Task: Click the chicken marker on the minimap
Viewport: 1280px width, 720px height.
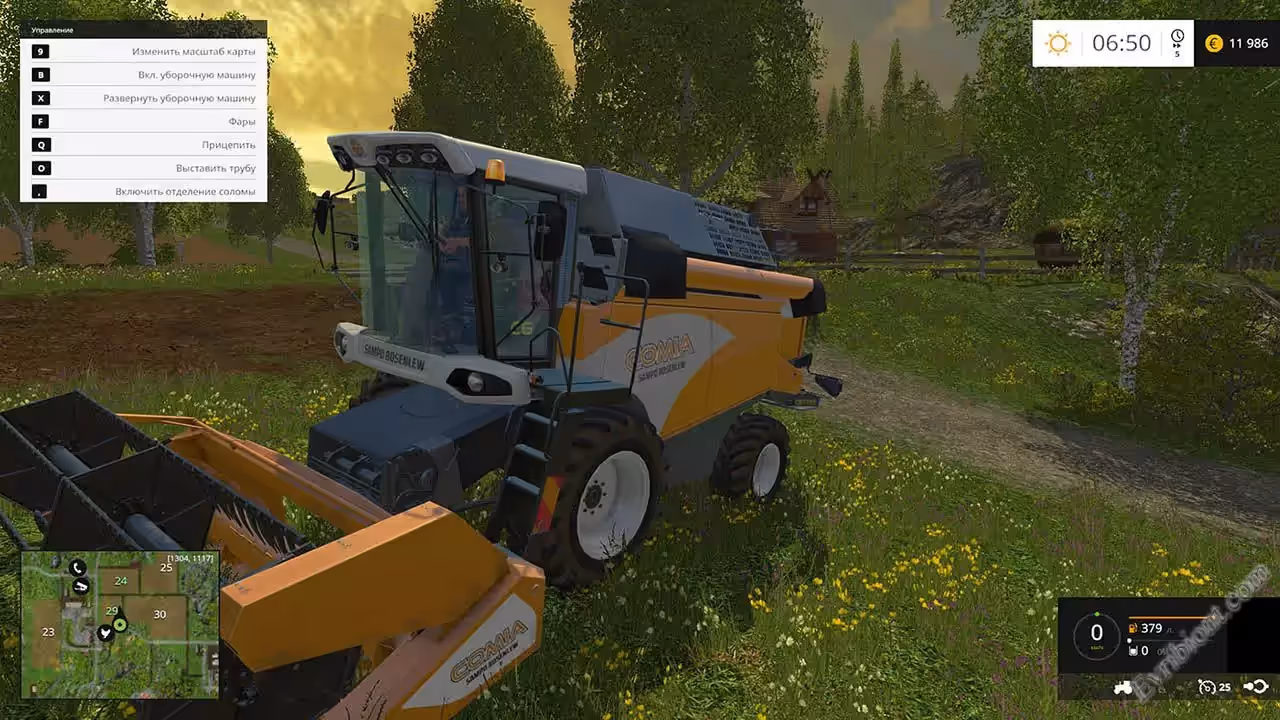Action: [104, 633]
